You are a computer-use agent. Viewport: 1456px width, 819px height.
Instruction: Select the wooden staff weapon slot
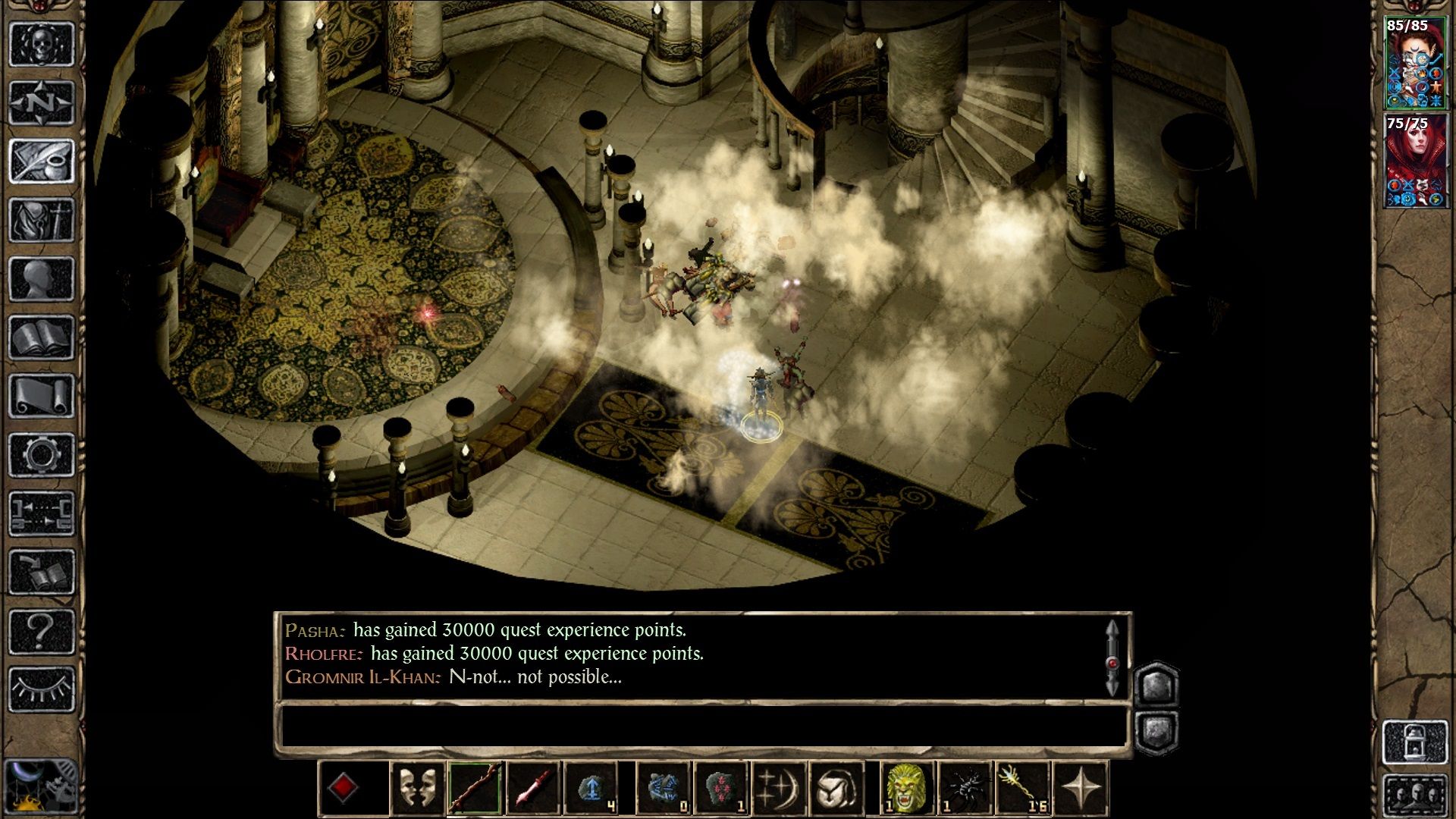pyautogui.click(x=475, y=788)
